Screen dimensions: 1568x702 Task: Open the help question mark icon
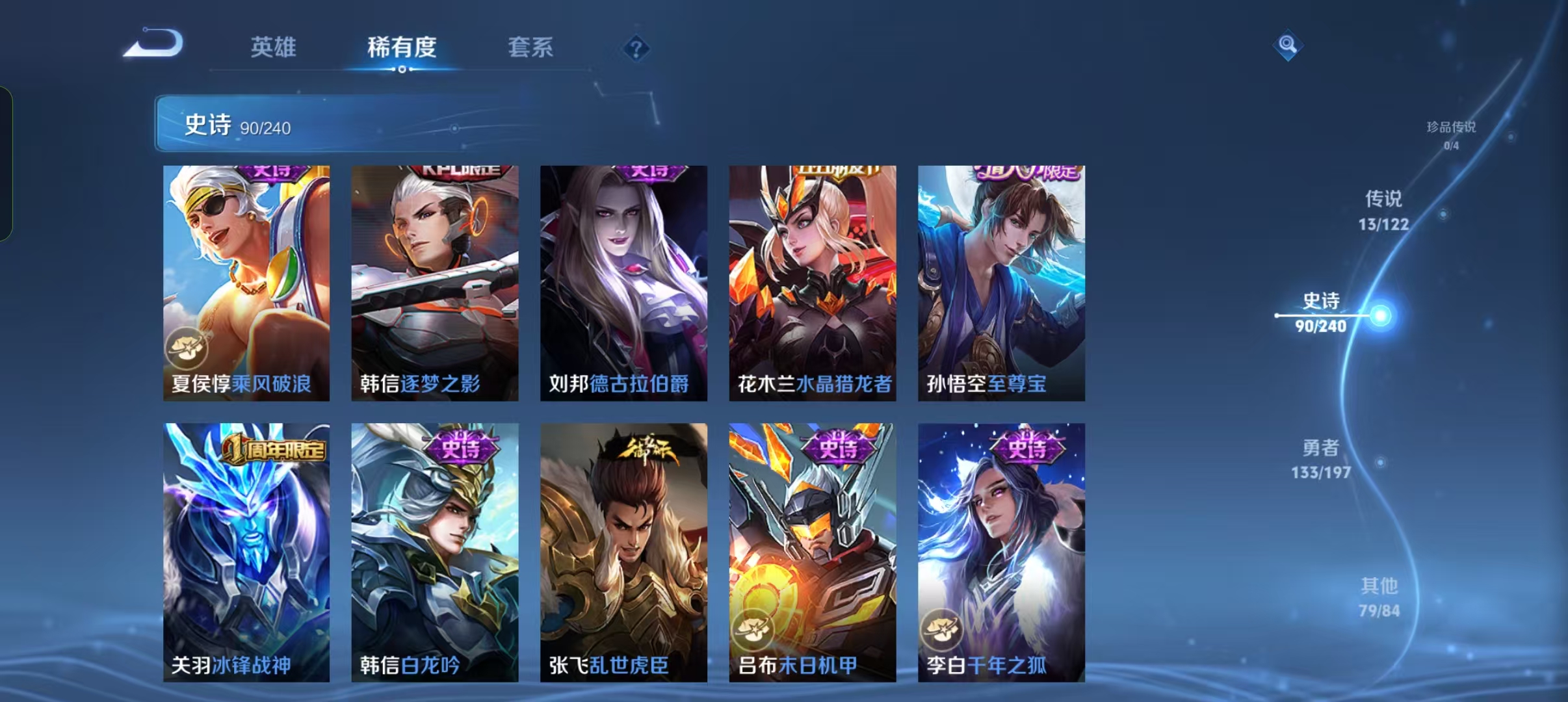coord(637,49)
